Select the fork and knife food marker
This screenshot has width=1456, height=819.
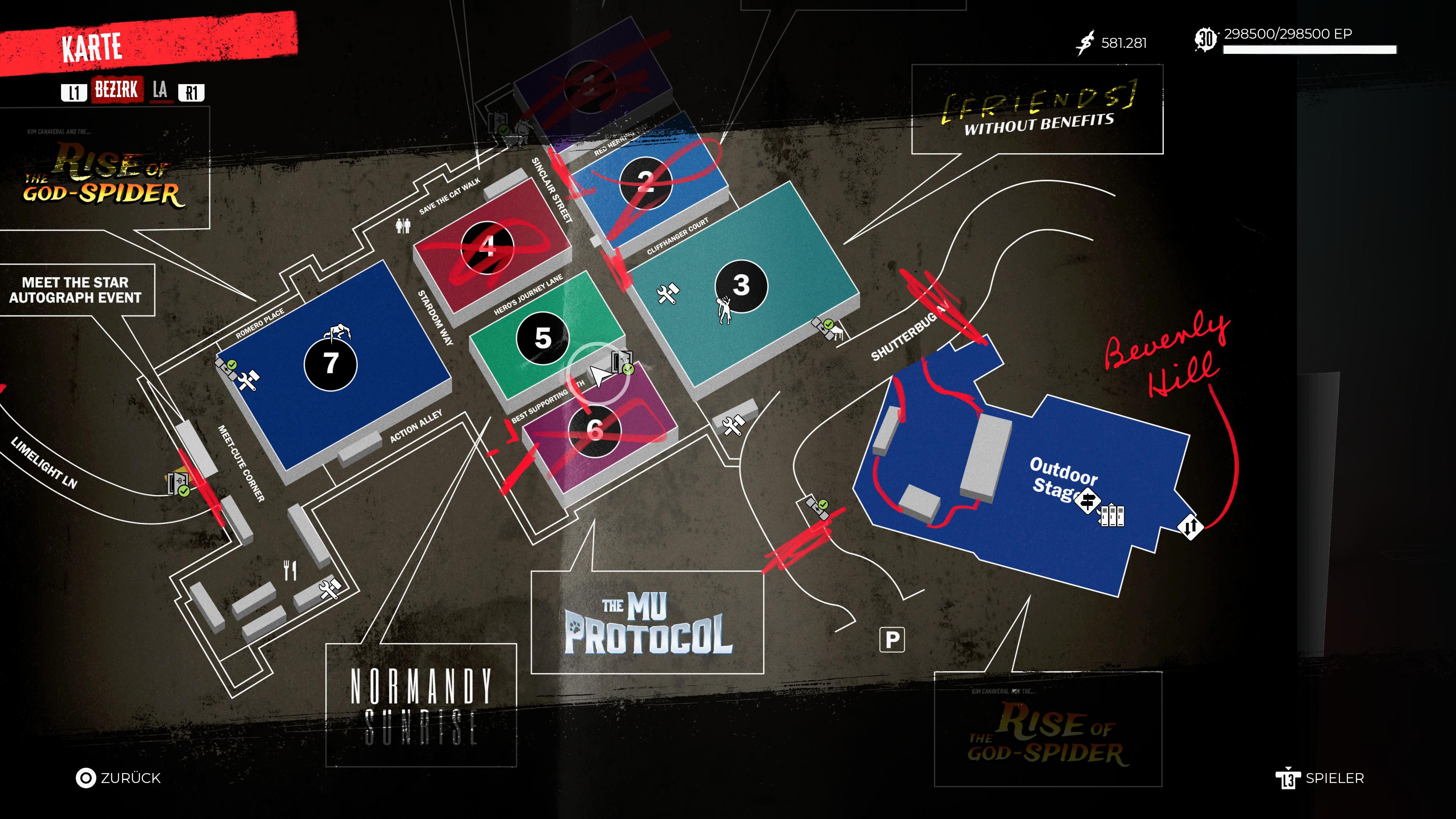pos(290,570)
